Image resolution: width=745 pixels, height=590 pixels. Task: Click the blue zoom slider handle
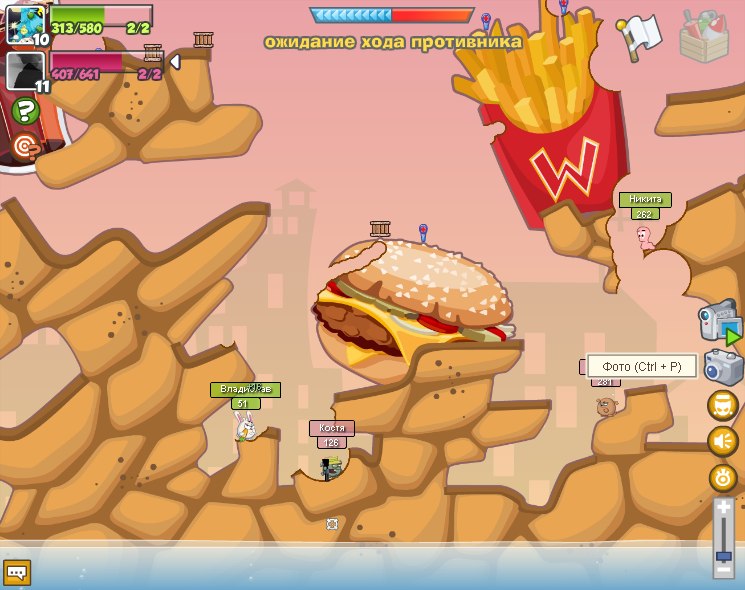pyautogui.click(x=724, y=553)
